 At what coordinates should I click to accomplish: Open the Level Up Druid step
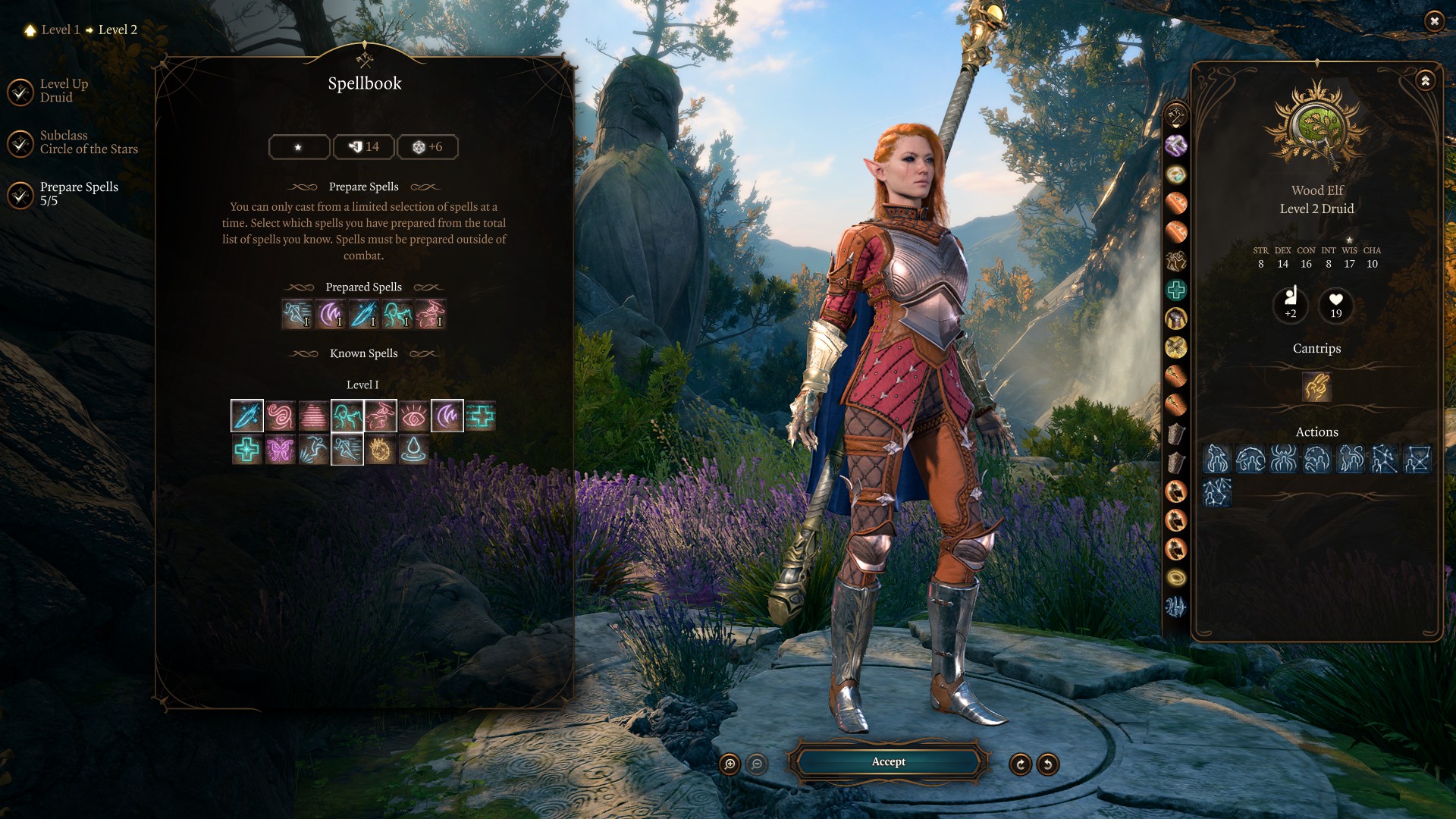click(x=64, y=91)
